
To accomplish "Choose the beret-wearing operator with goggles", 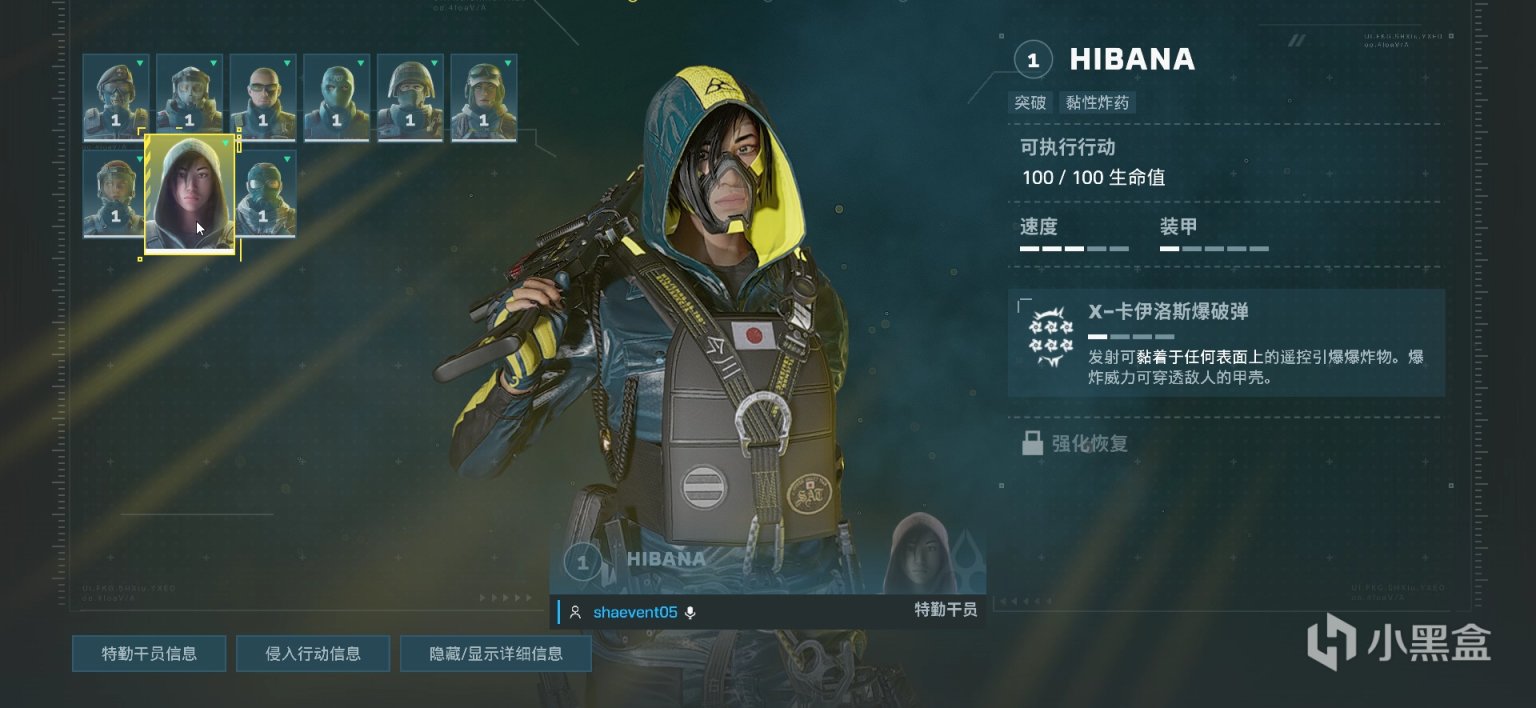I will click(x=116, y=97).
